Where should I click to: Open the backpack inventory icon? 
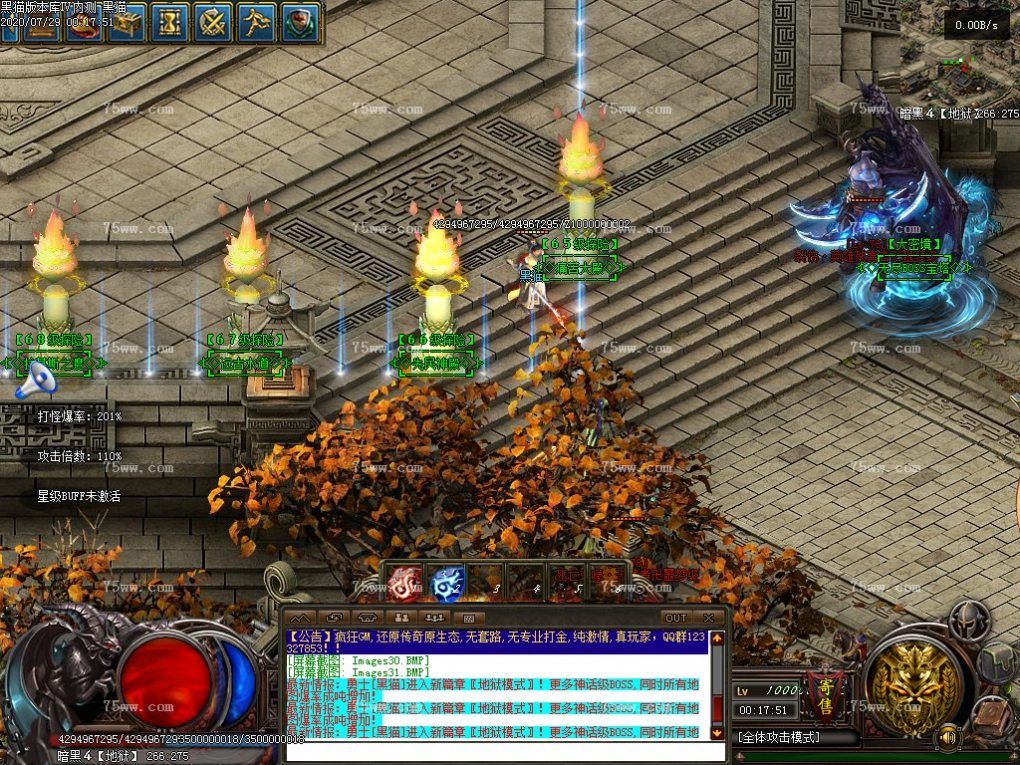point(998,662)
